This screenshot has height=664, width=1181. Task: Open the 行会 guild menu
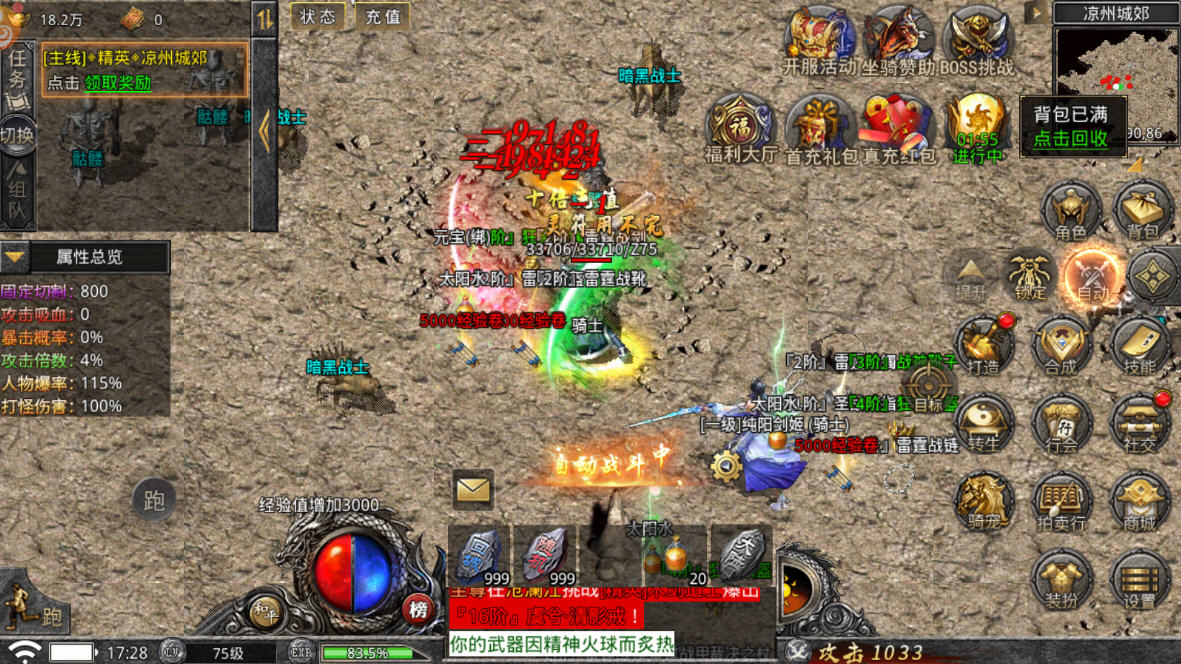coord(1062,424)
